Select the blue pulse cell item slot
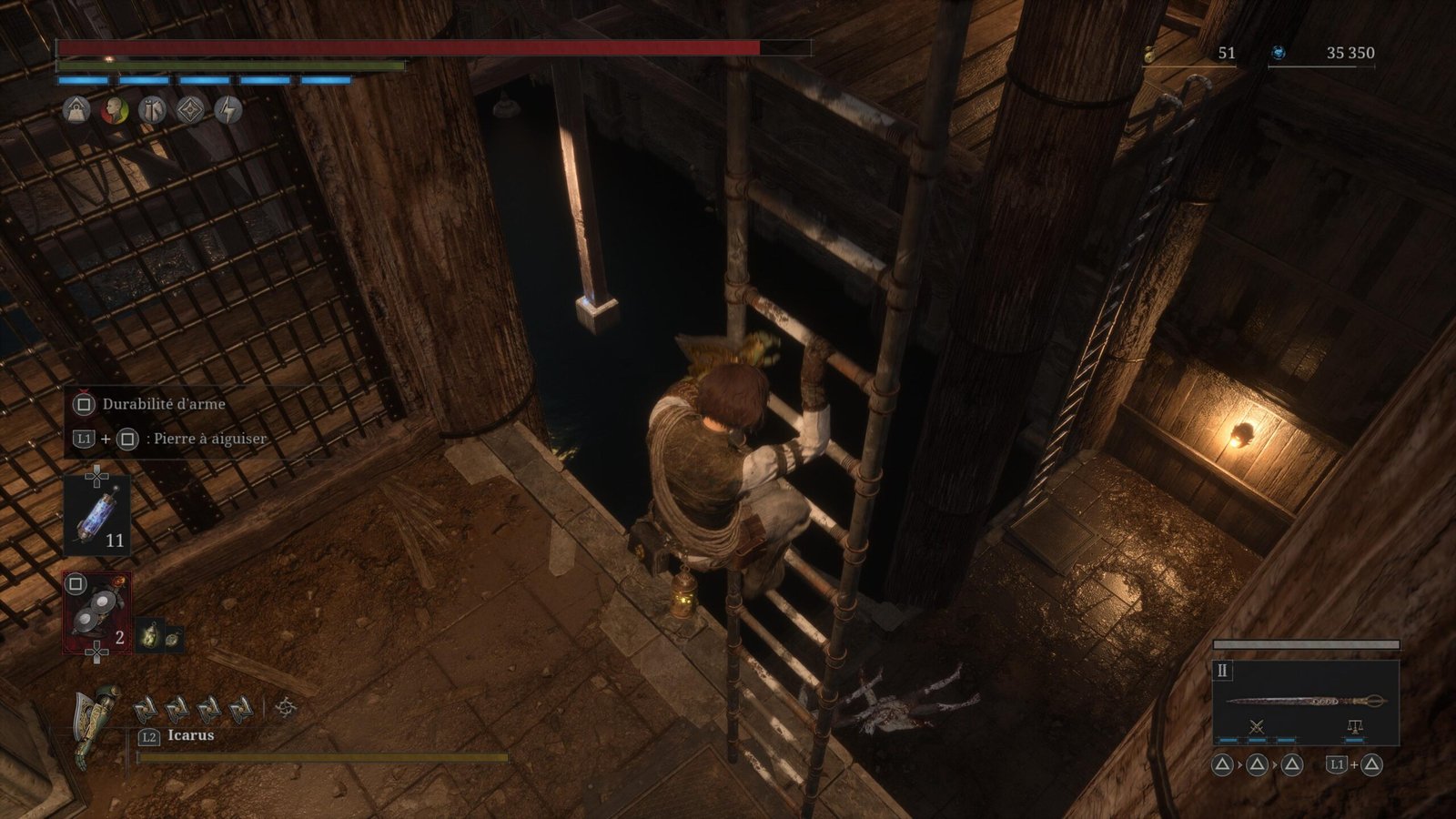Image resolution: width=1456 pixels, height=819 pixels. 96,515
